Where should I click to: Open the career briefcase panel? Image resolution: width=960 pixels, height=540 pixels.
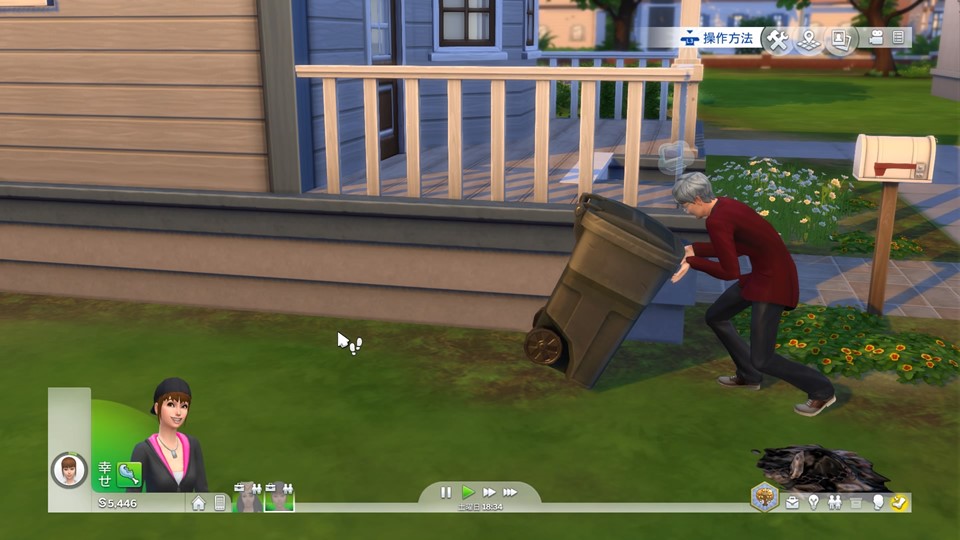pos(792,502)
